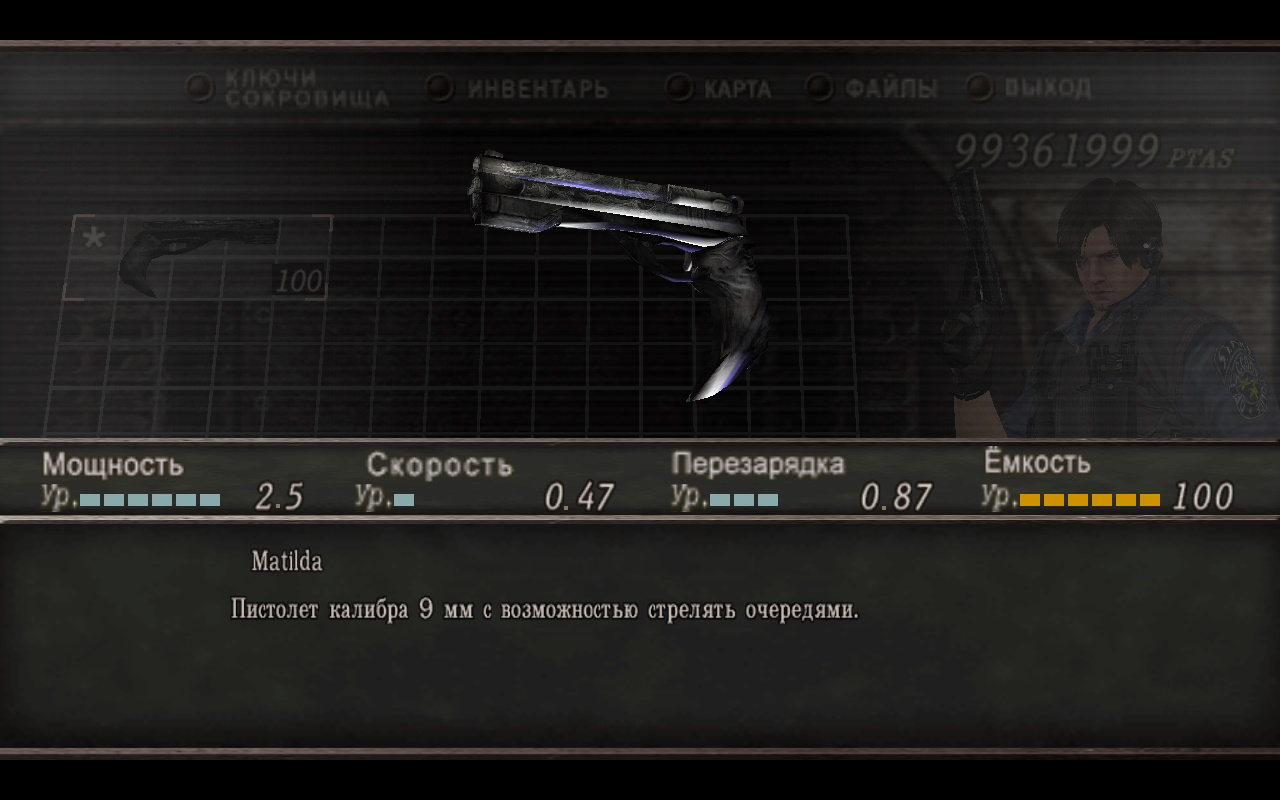Select the Matilda pistol in the inventory grid

(198, 257)
